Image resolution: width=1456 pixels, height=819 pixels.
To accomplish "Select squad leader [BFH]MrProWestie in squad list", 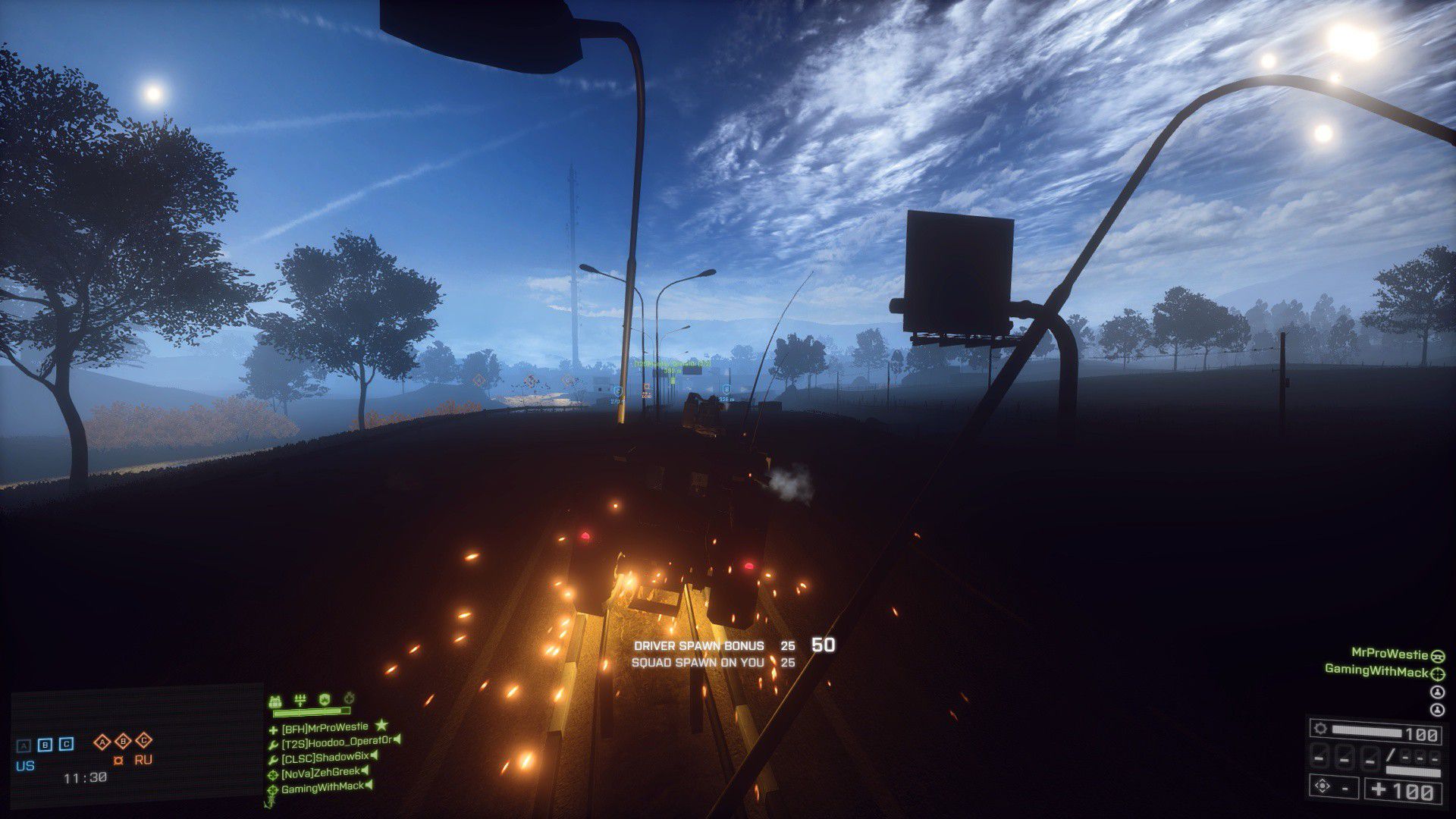I will tap(325, 727).
